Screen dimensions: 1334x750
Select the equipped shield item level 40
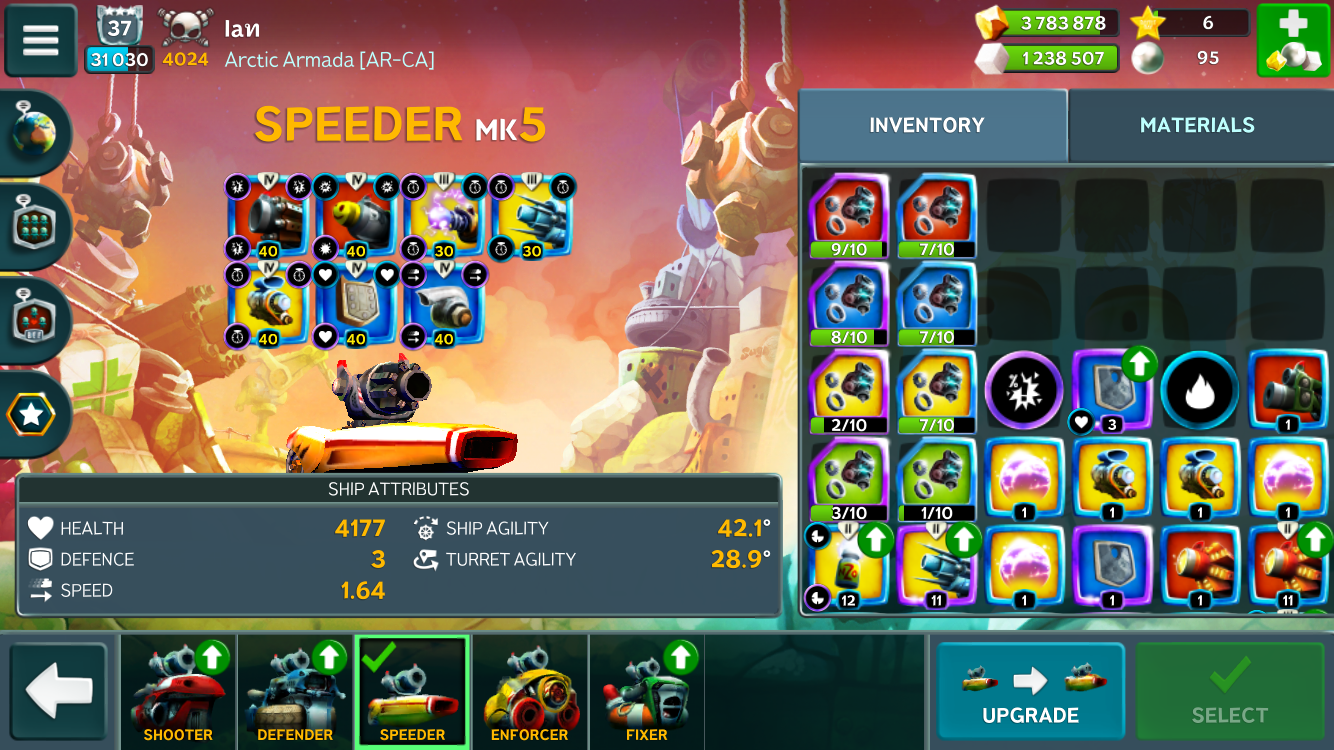[356, 303]
